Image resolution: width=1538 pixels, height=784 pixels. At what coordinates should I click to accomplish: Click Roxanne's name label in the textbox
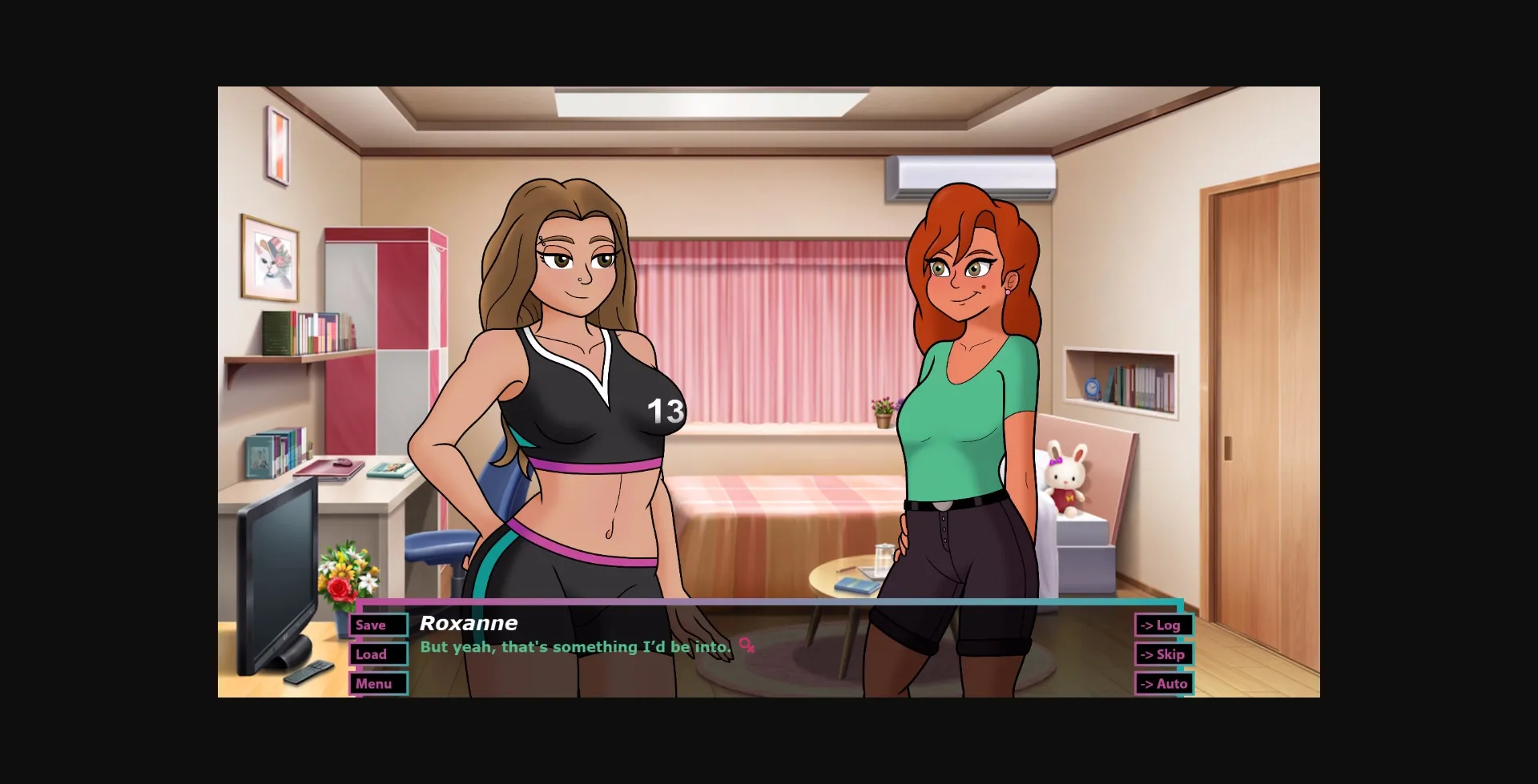pos(468,623)
